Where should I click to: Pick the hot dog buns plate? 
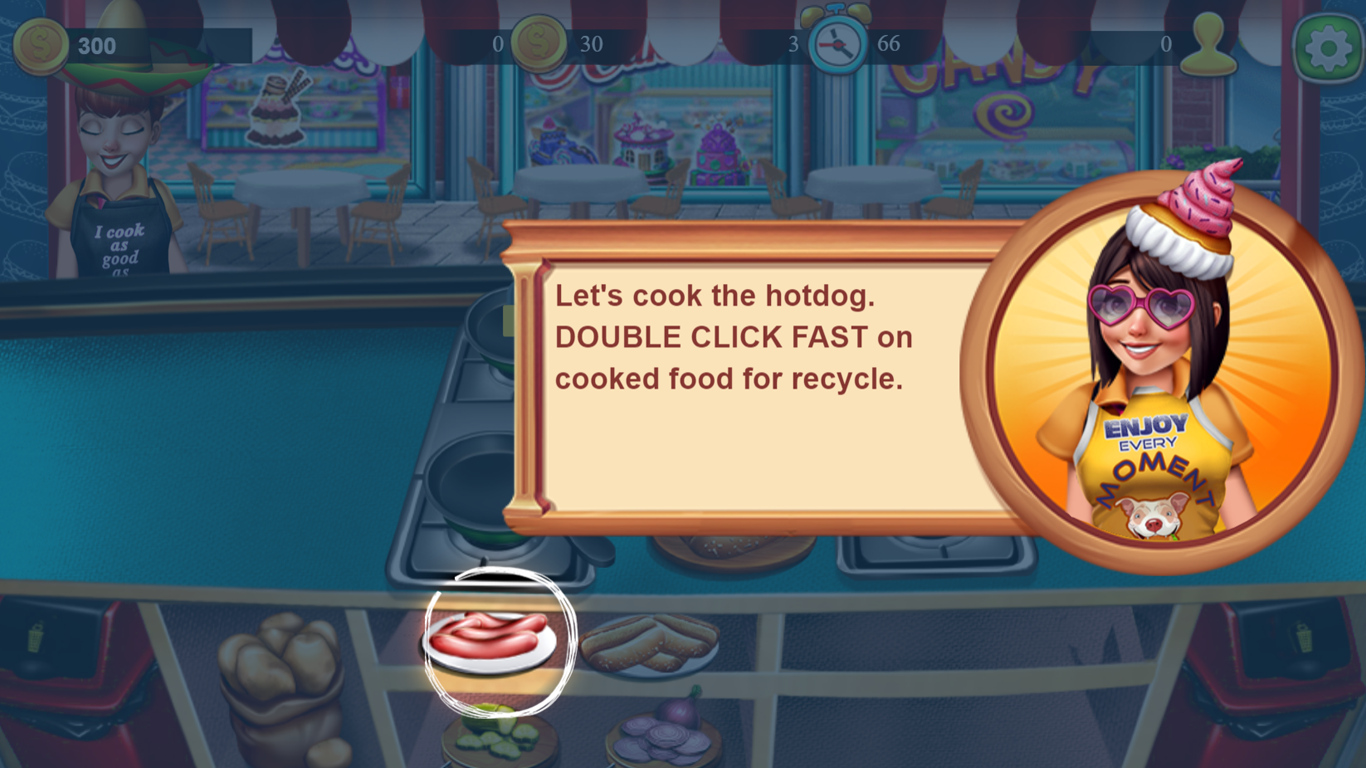tap(650, 642)
